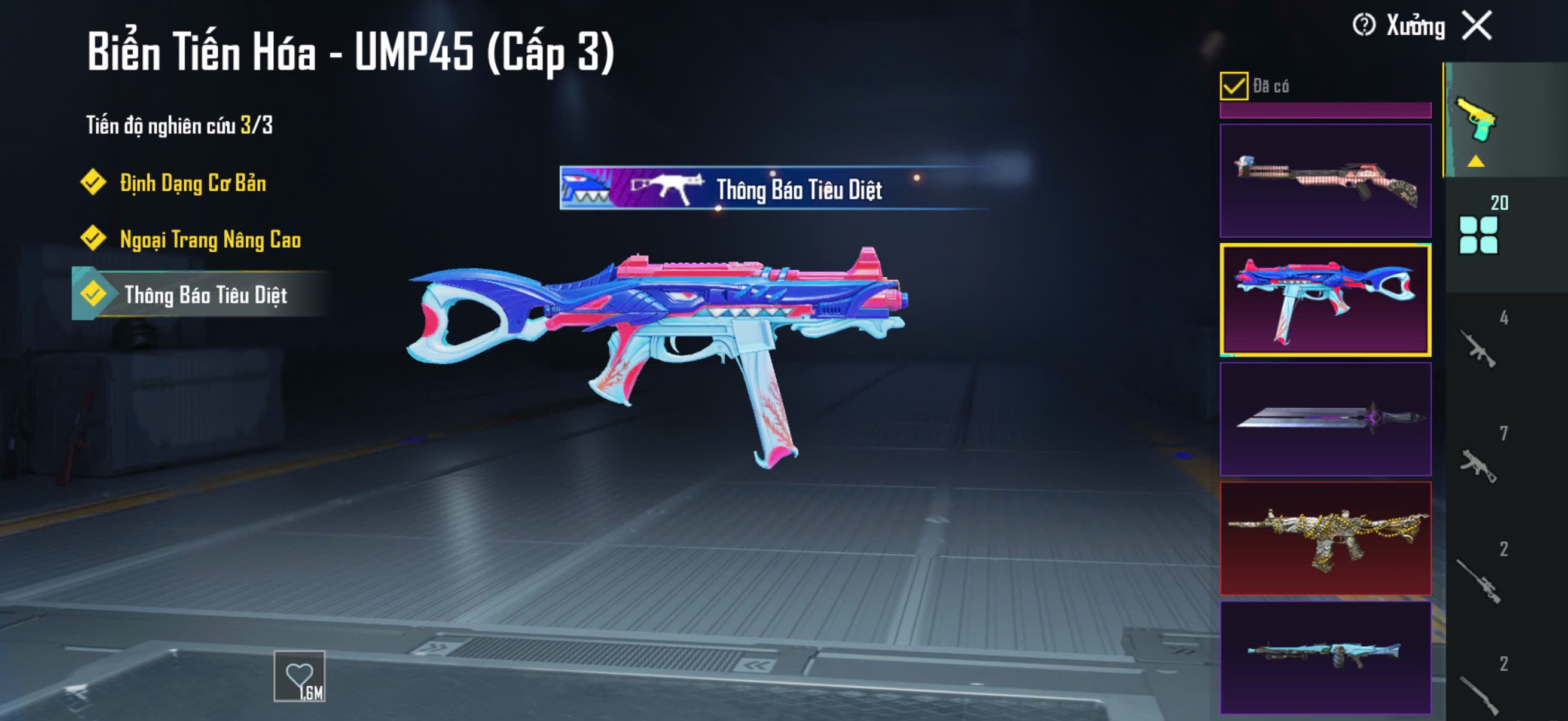Select the cyan machine gun skin thumbnail
The width and height of the screenshot is (1568, 721).
(x=1325, y=657)
